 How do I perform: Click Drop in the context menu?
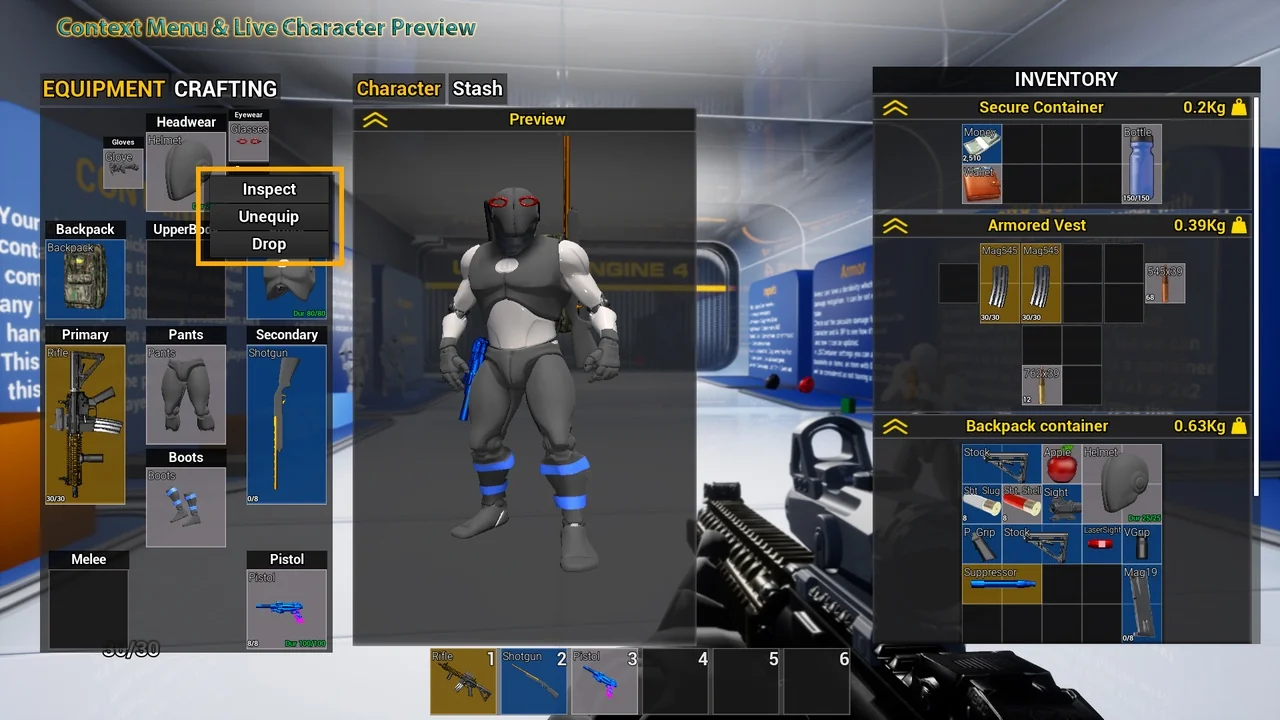coord(268,243)
